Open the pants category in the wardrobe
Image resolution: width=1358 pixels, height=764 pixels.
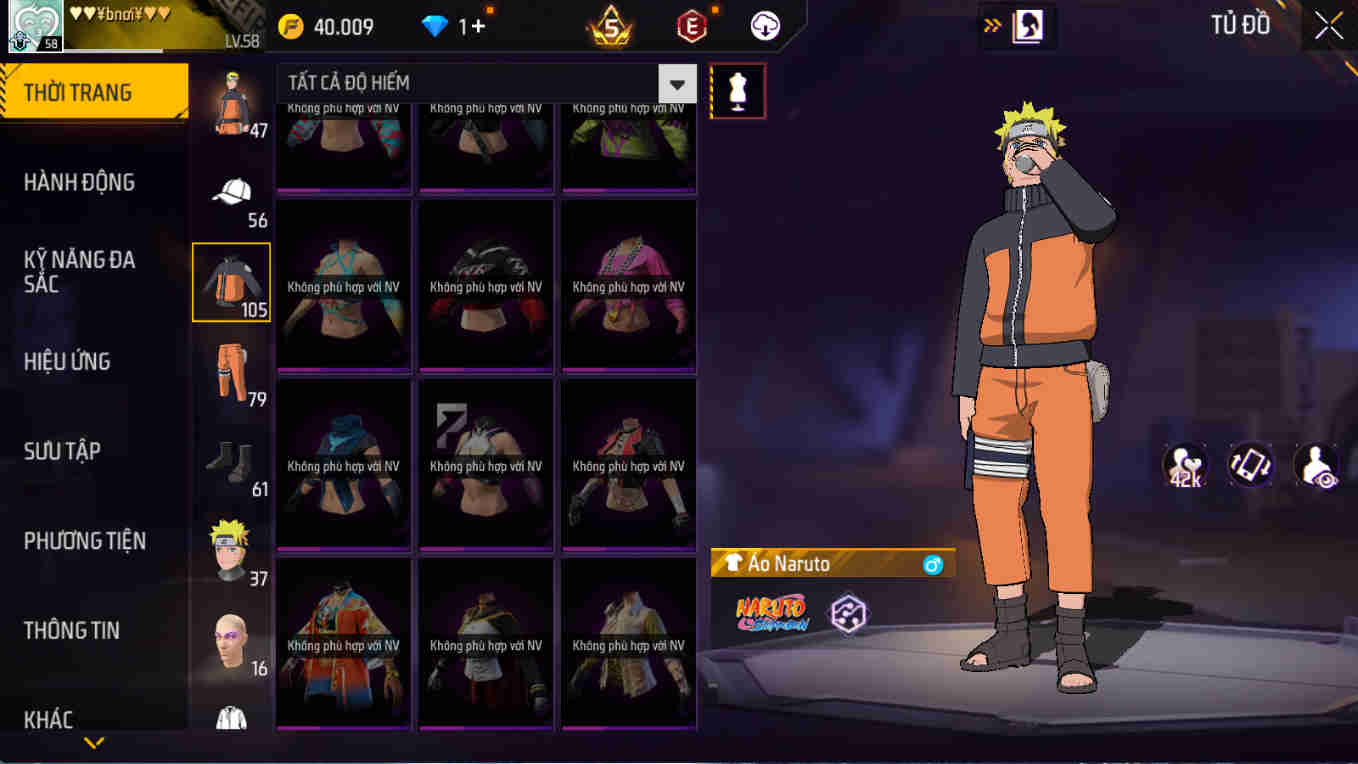coord(231,370)
